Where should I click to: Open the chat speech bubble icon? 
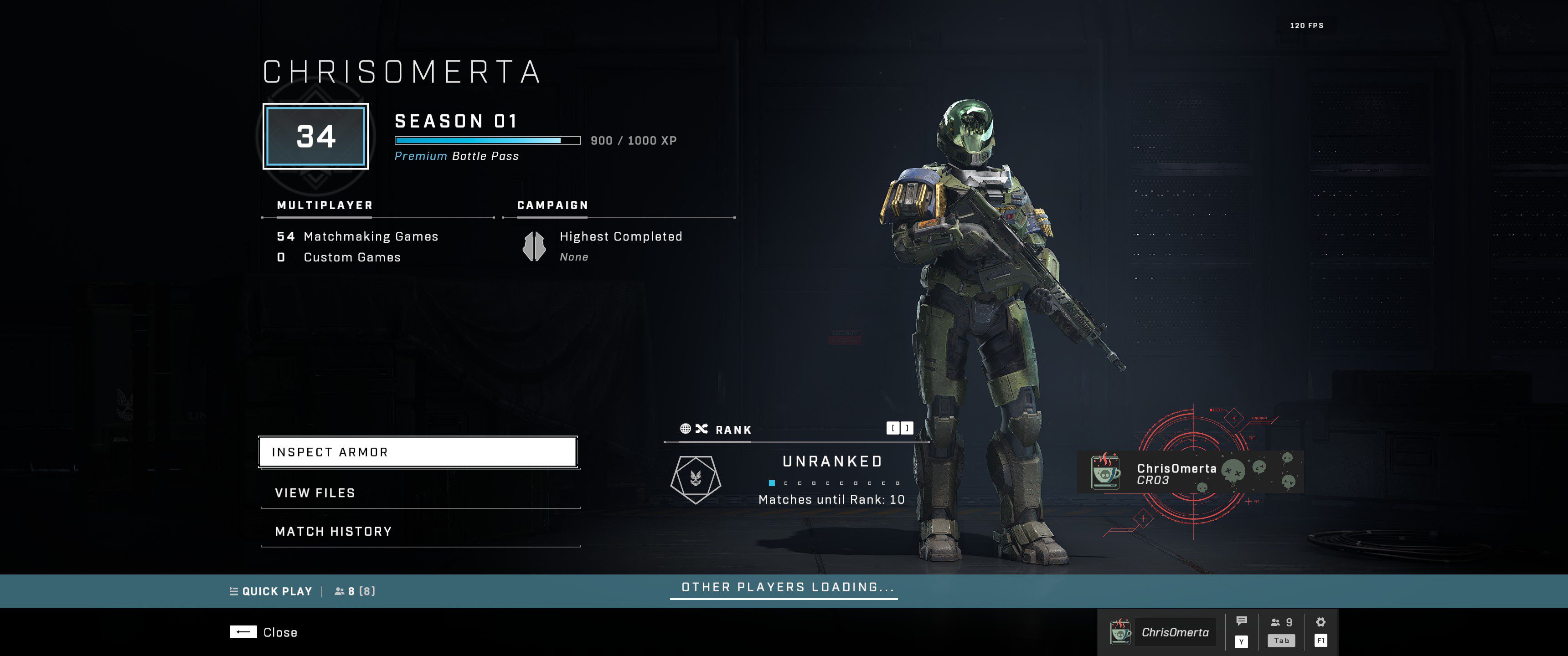point(1242,621)
